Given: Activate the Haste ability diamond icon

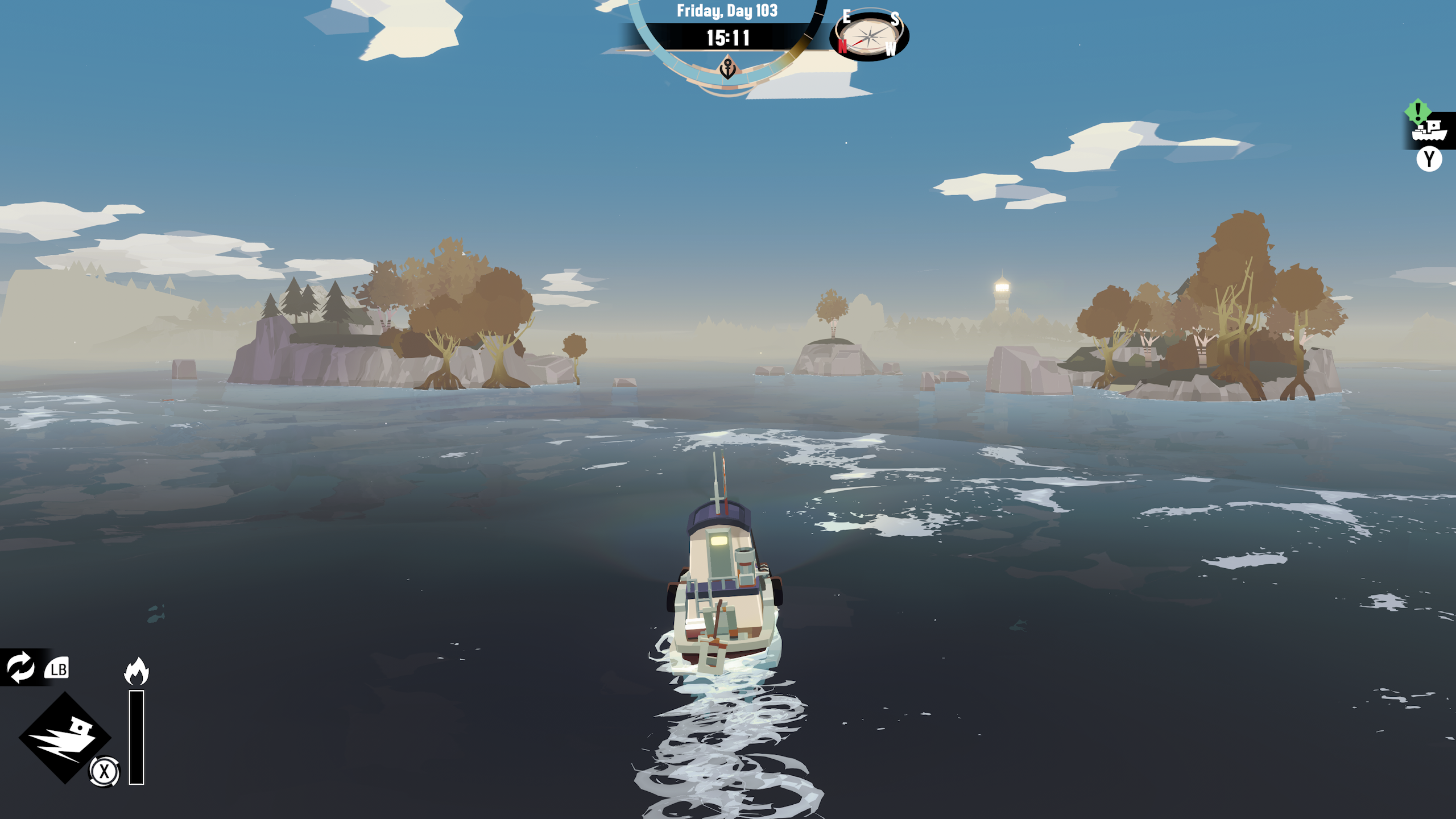Looking at the screenshot, I should coord(64,737).
